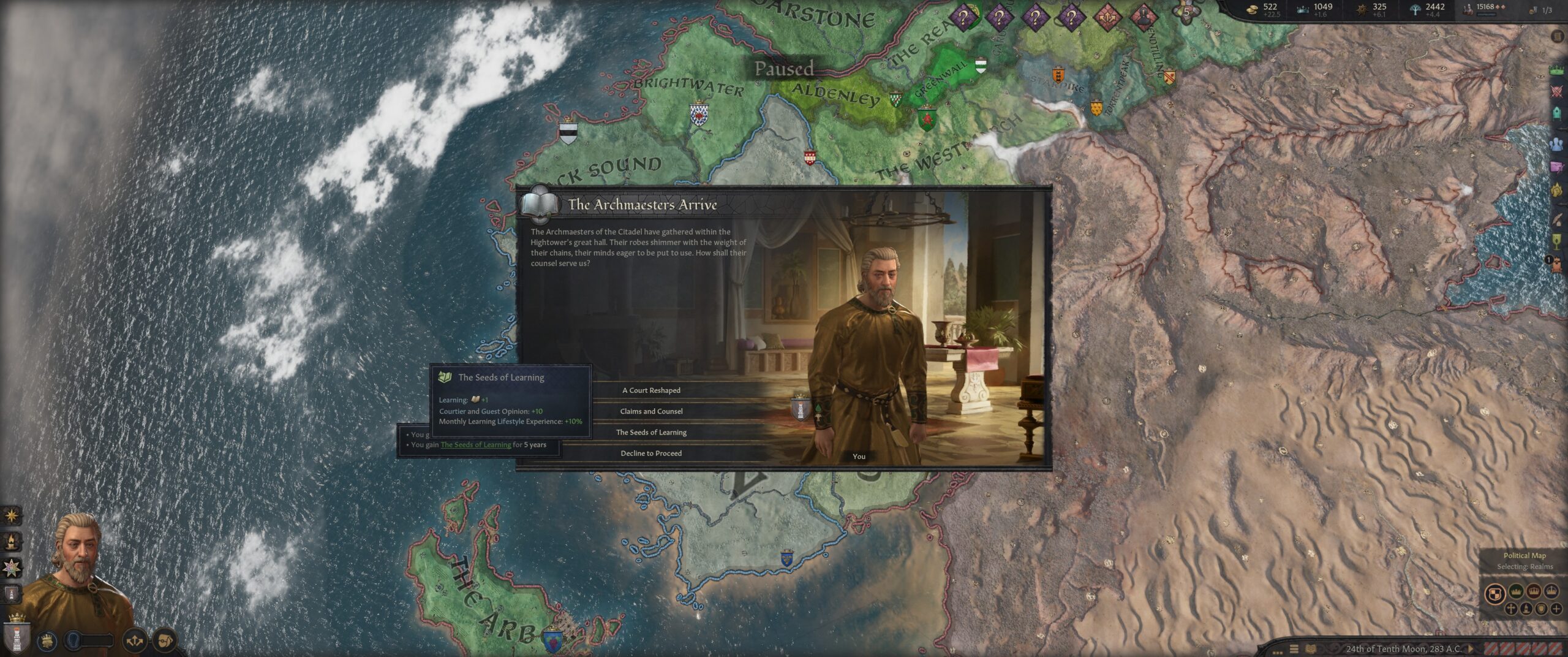The width and height of the screenshot is (1568, 657).
Task: Select the "Claims and Counsel" option
Action: point(651,411)
